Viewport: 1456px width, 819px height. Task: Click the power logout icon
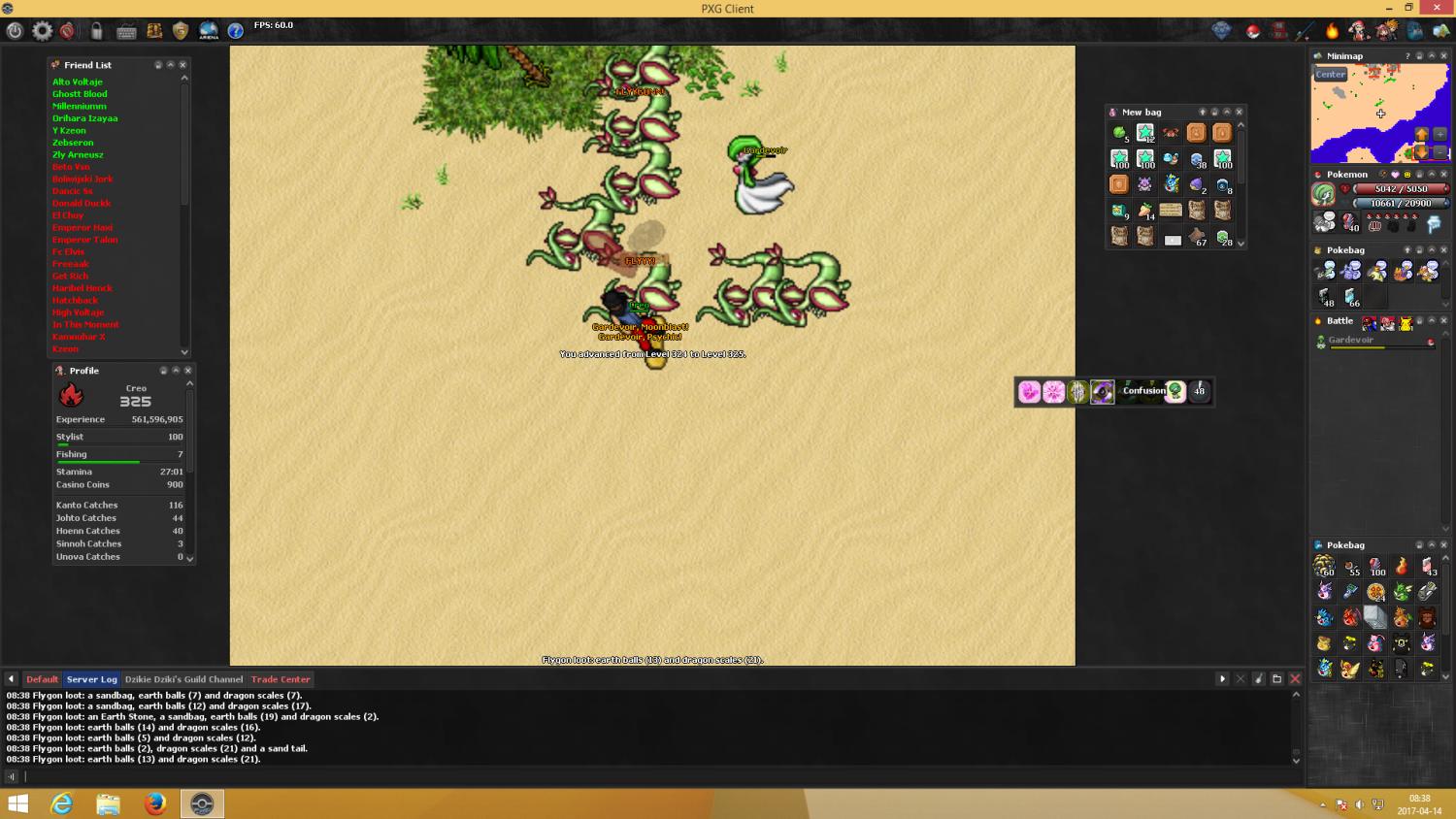click(x=15, y=31)
